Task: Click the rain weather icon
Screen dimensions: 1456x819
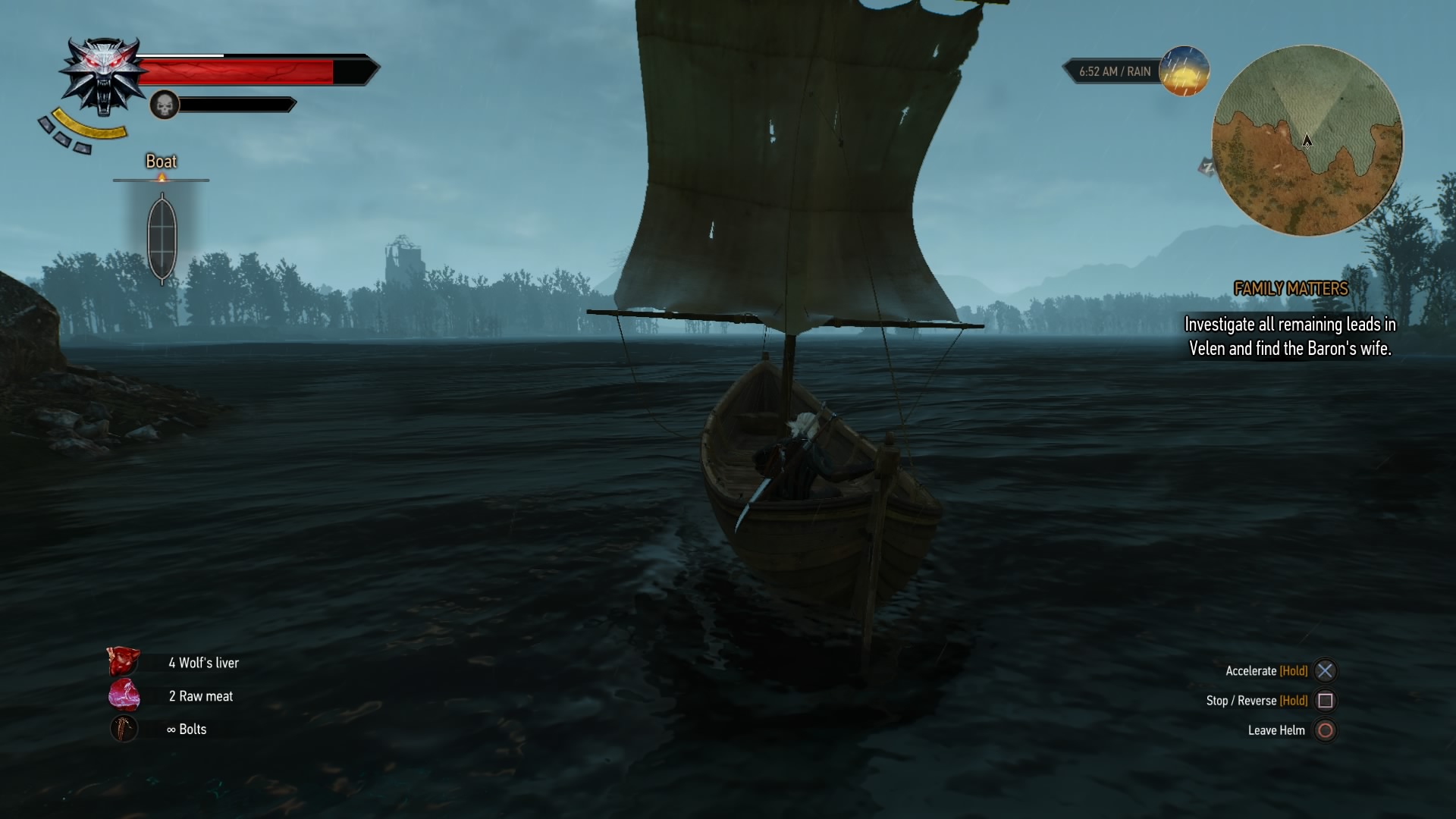Action: coord(1184,71)
